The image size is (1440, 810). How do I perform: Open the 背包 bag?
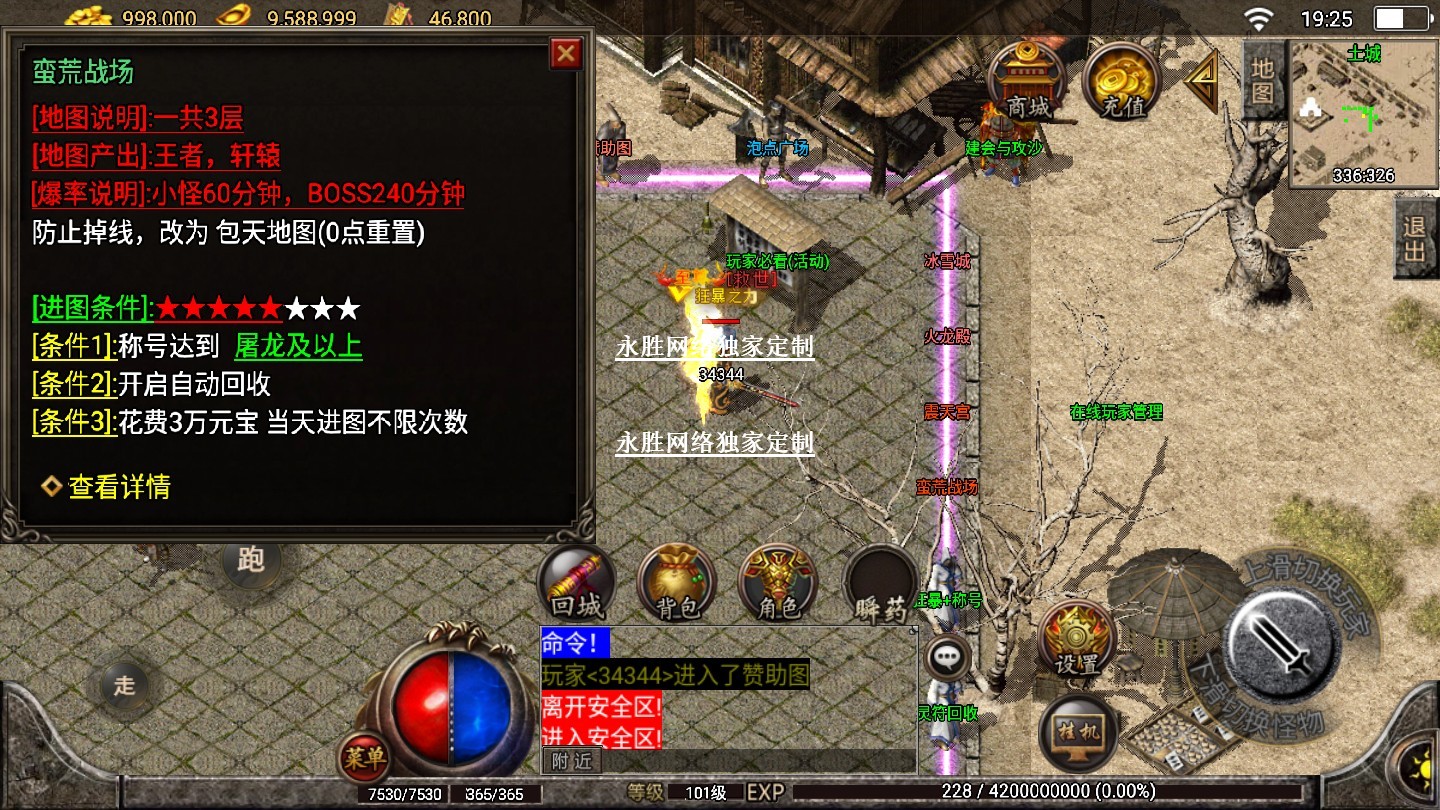click(x=677, y=584)
